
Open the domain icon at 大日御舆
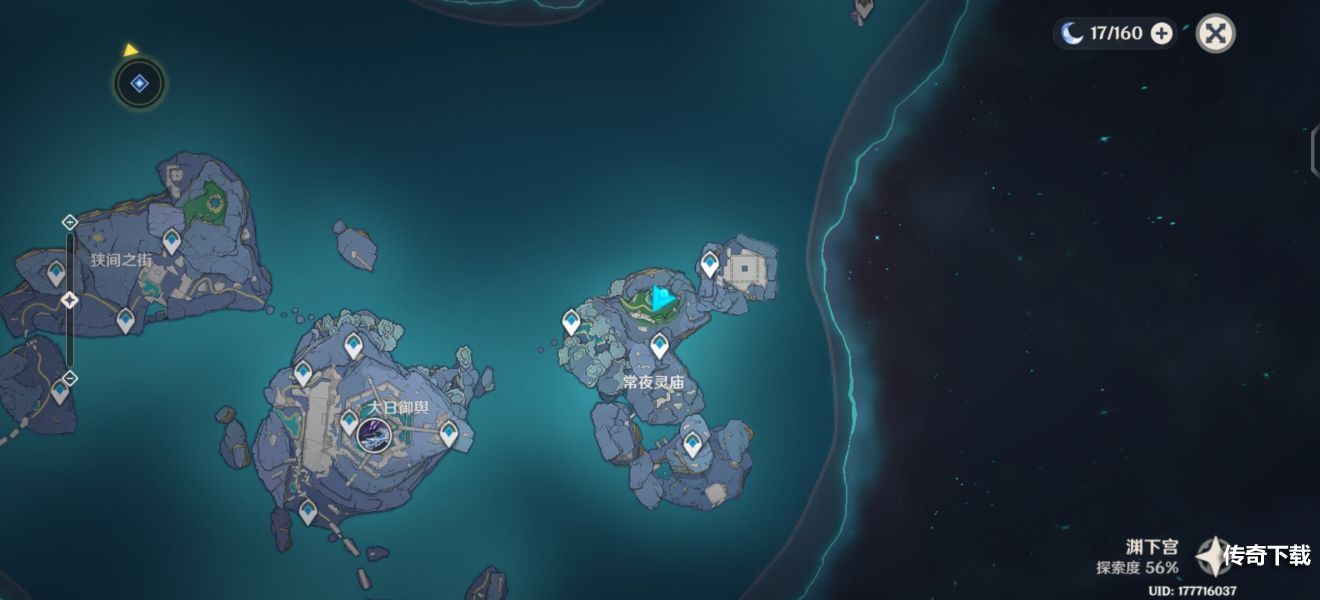[x=374, y=435]
